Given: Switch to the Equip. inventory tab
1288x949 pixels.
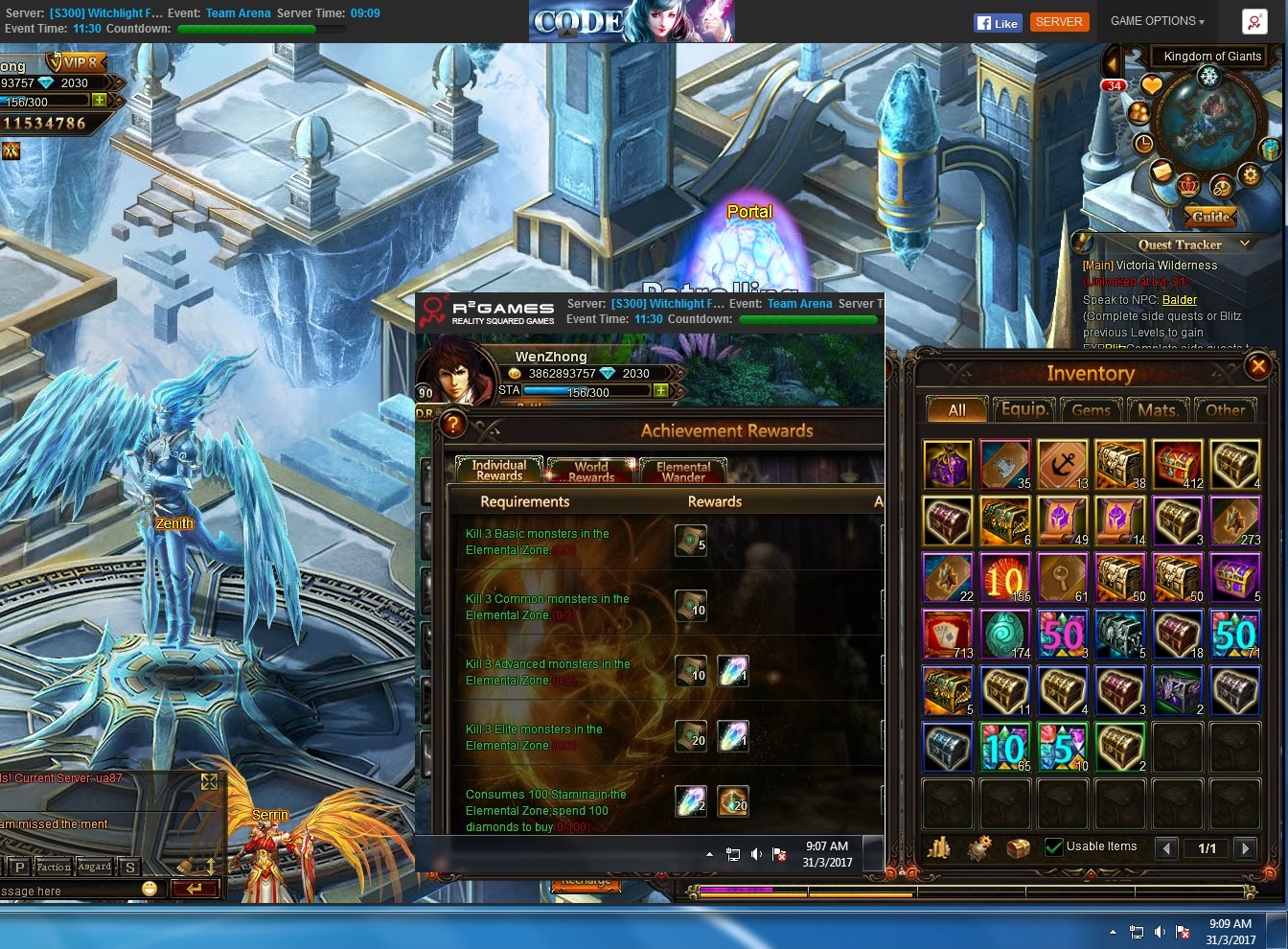Looking at the screenshot, I should coord(1024,409).
